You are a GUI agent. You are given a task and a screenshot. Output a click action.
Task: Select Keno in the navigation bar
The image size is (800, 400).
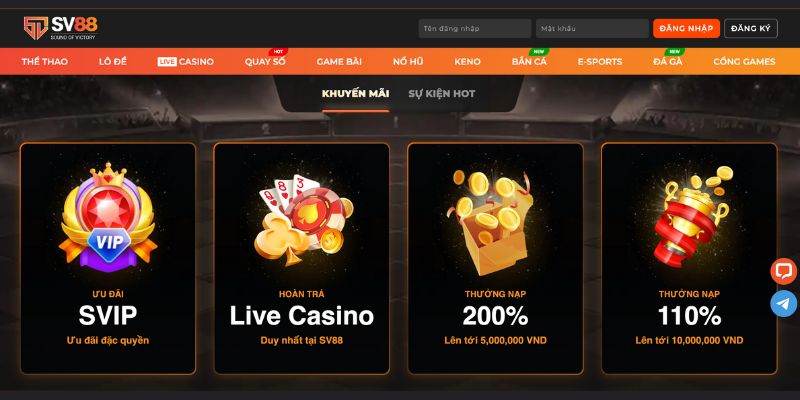467,62
